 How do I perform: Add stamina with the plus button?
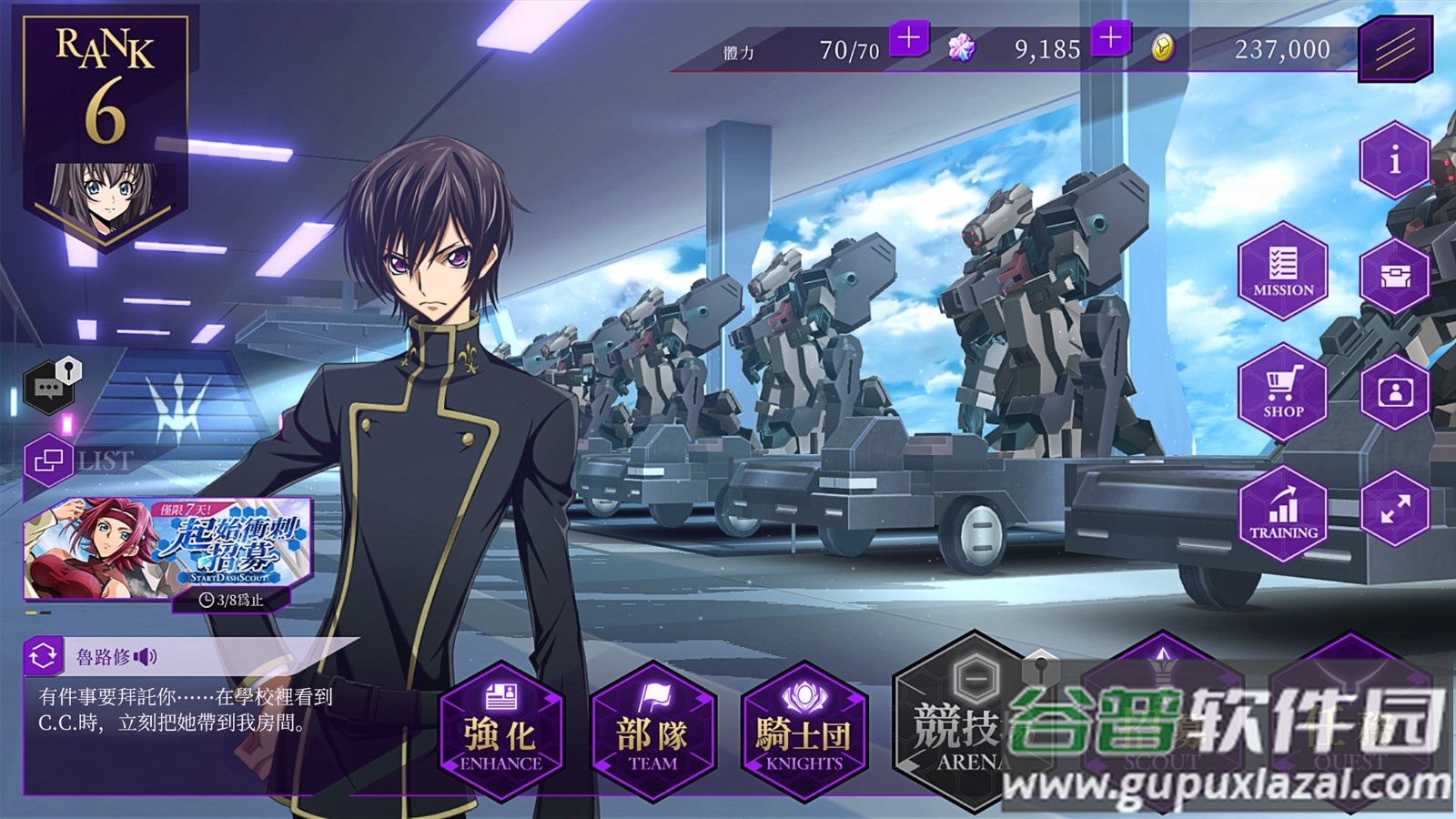click(908, 38)
